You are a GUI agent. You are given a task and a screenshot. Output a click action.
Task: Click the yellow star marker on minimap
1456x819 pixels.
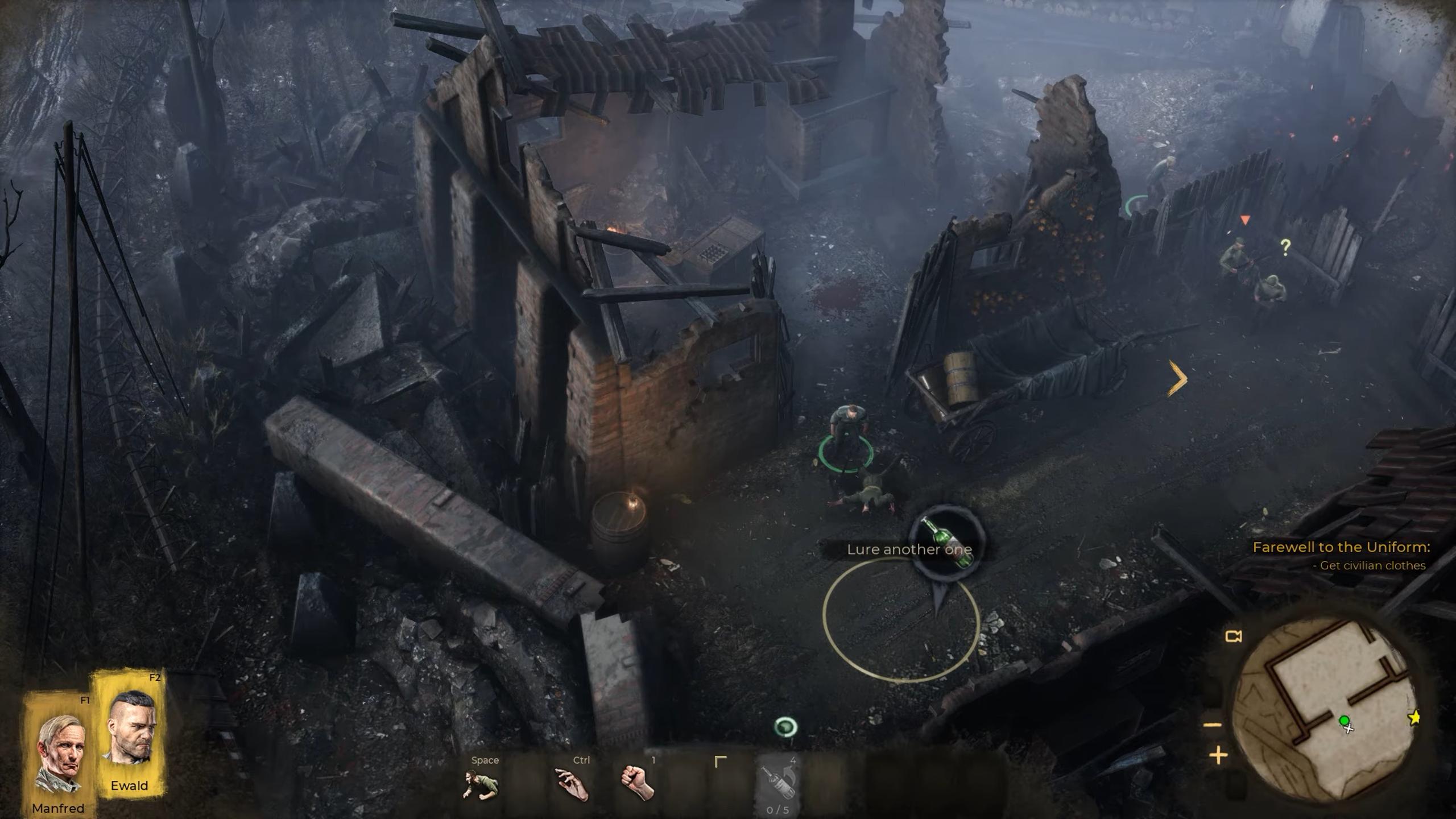click(x=1414, y=718)
